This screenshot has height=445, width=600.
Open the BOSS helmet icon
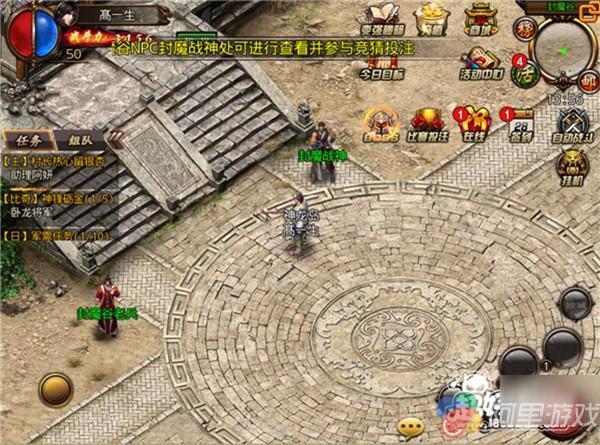(379, 126)
